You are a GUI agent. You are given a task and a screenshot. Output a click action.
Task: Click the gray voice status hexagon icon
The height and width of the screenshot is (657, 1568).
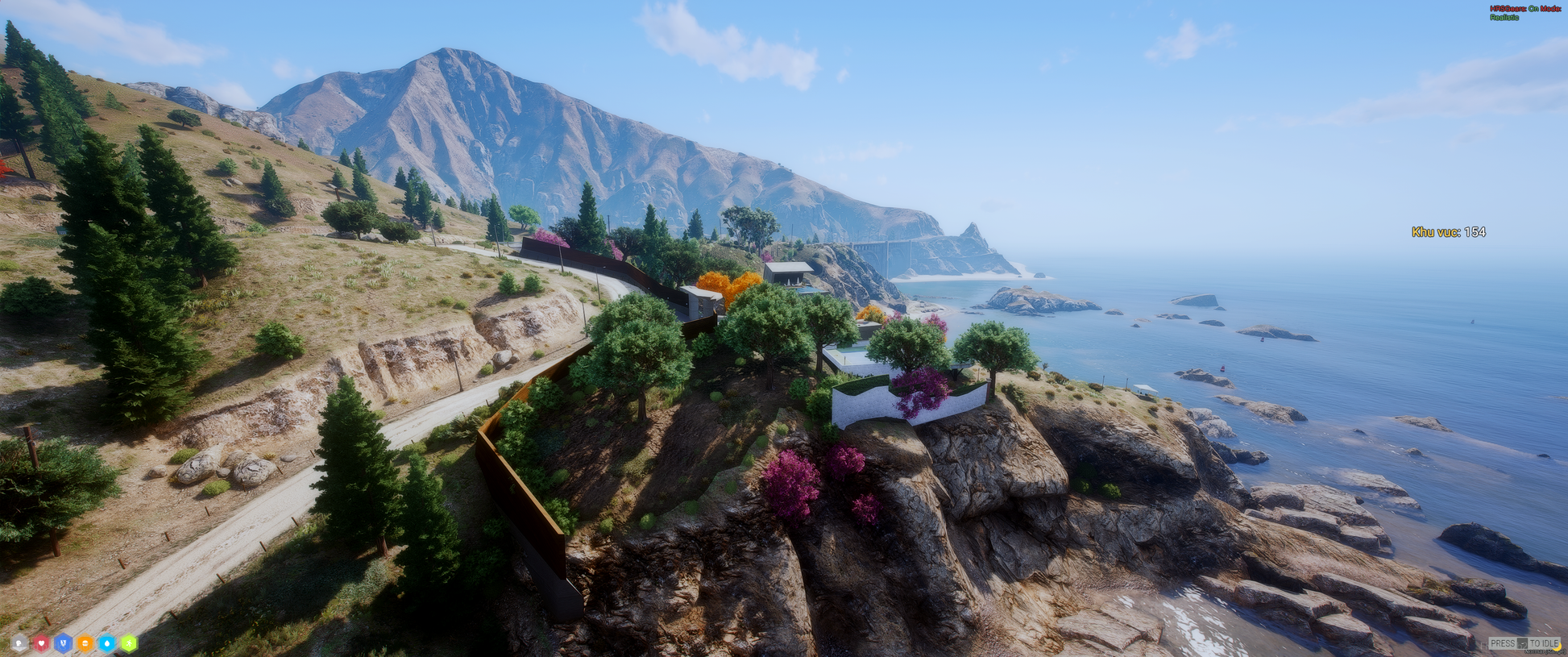point(19,643)
